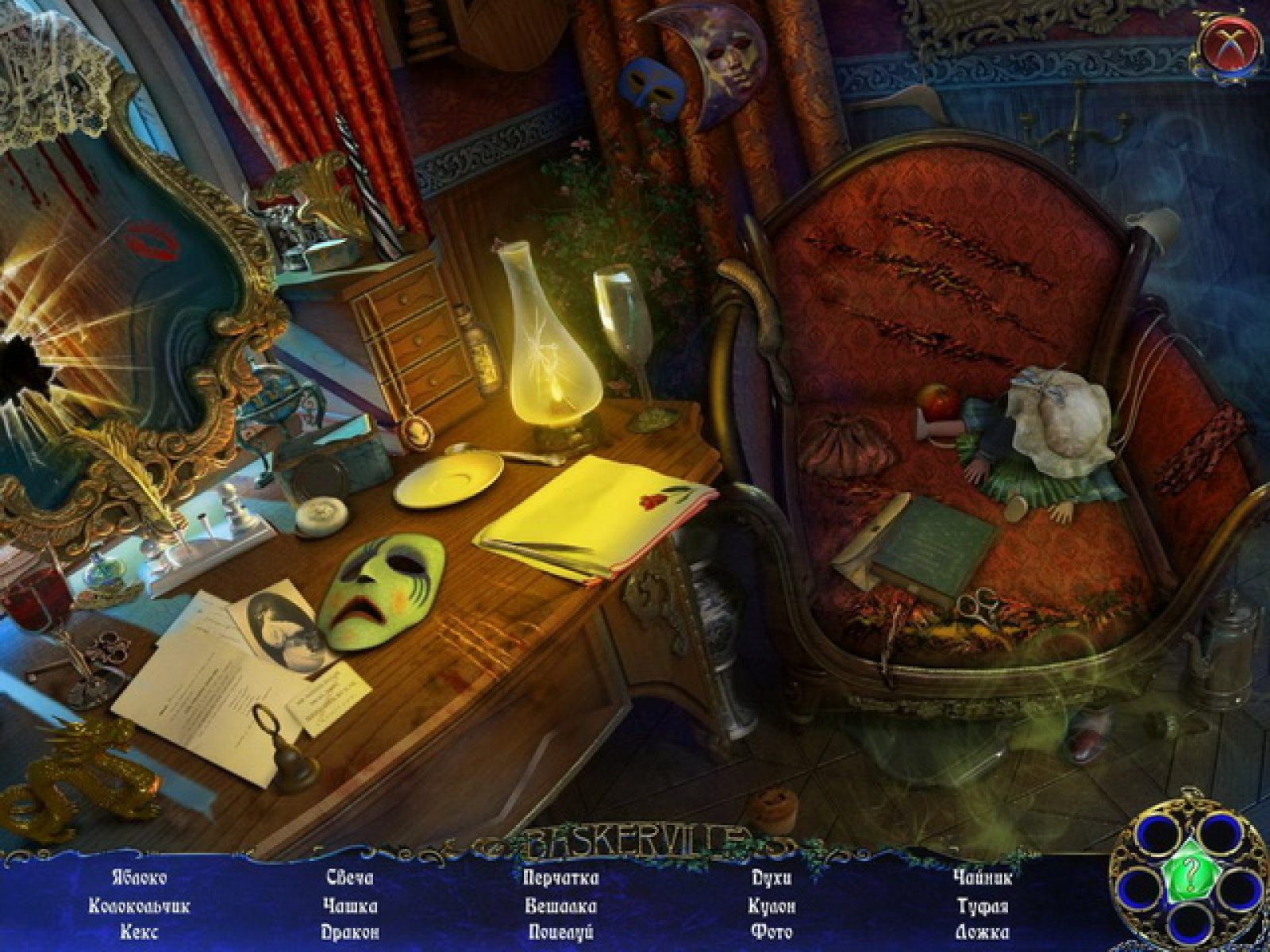Choose the Туфля list entry
The image size is (1270, 952).
983,905
